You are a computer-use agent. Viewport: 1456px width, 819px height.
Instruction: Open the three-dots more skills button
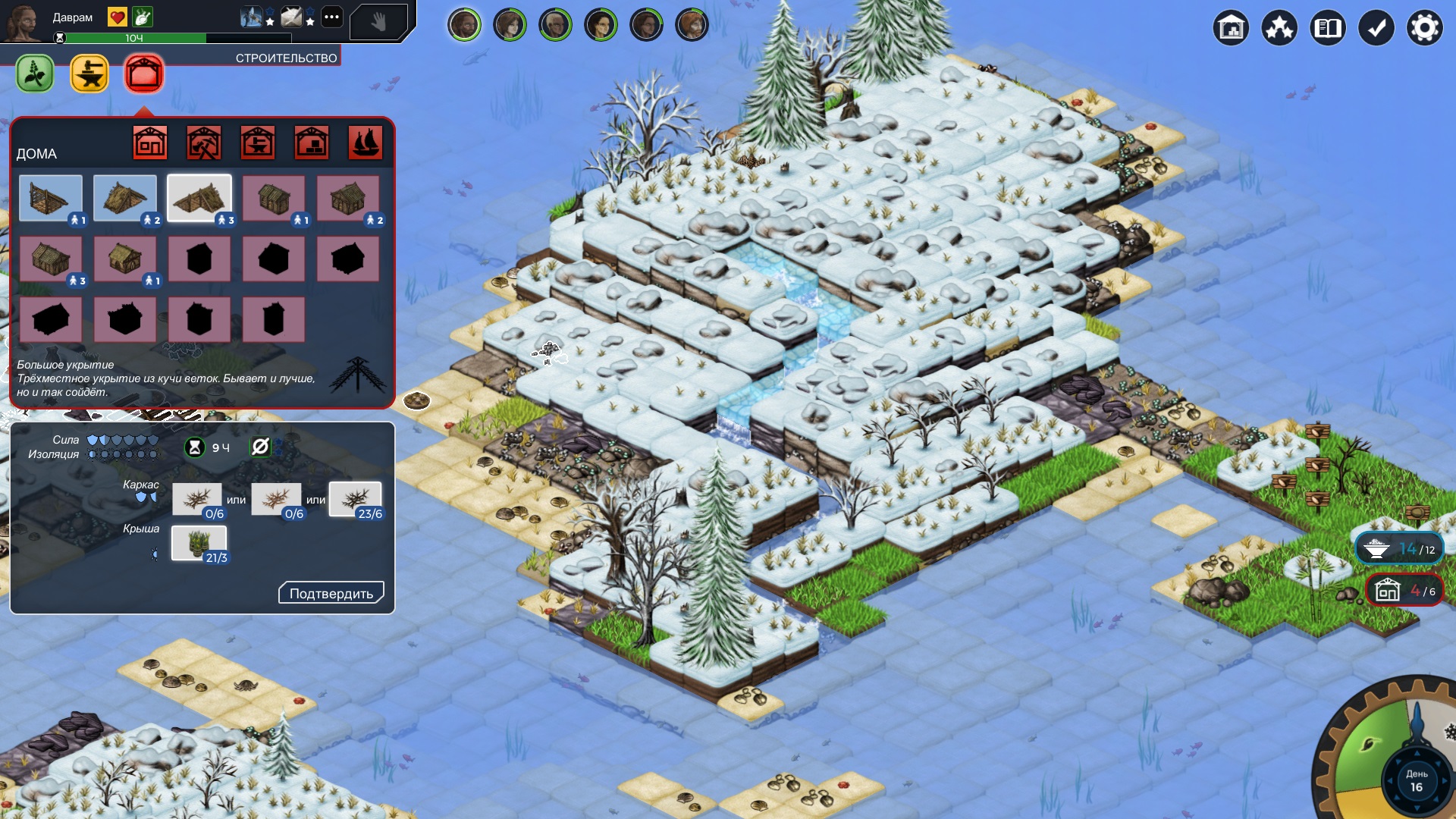(331, 17)
